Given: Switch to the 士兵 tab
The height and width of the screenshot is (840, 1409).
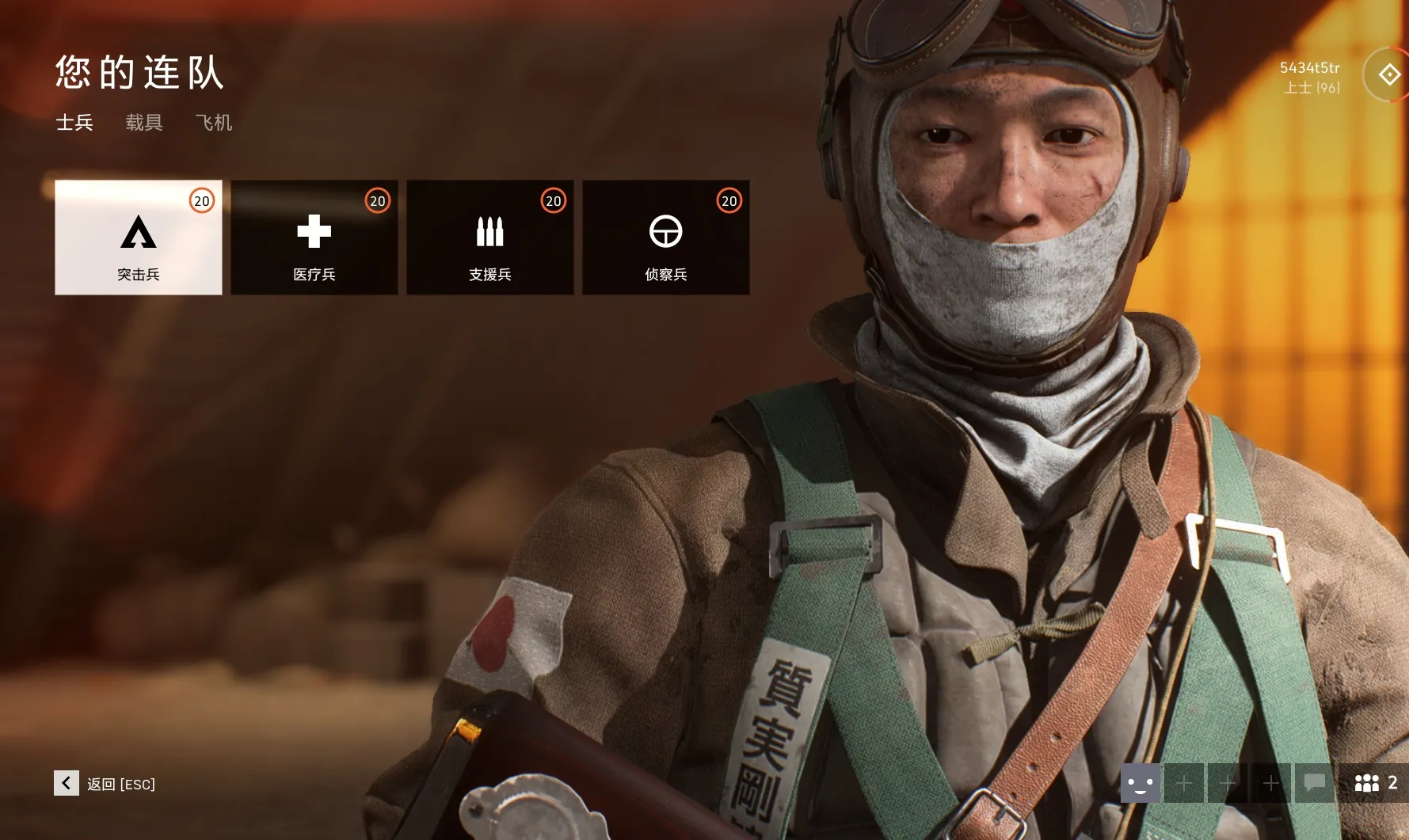Looking at the screenshot, I should pos(74,123).
